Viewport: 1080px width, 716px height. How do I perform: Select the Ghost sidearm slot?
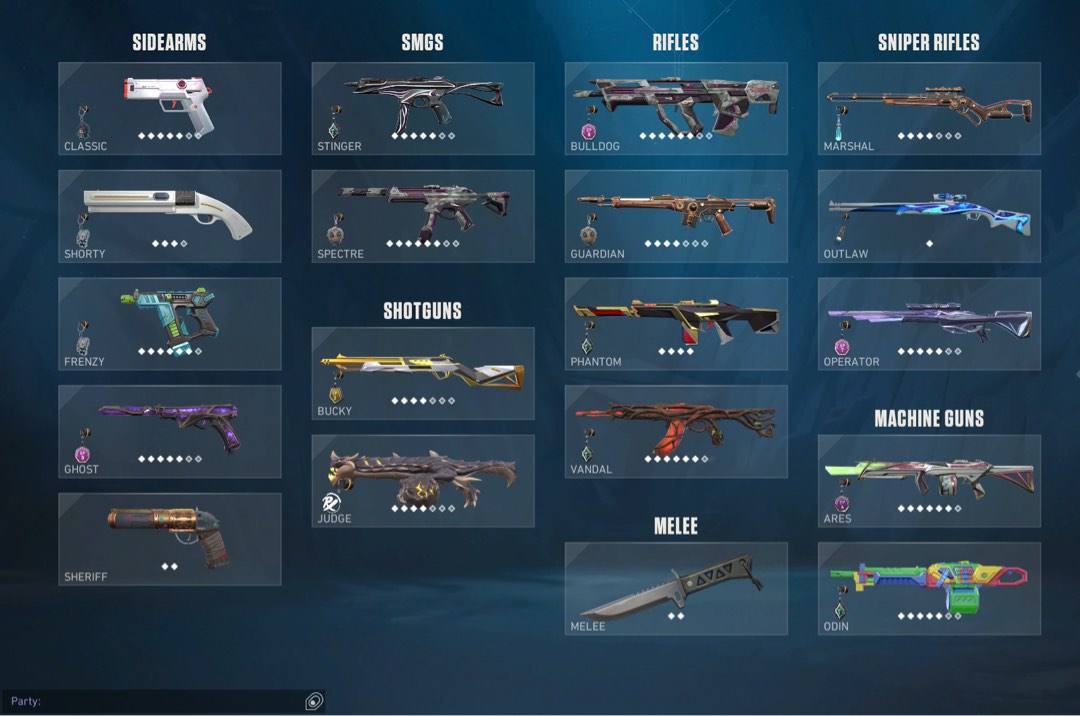tap(169, 431)
